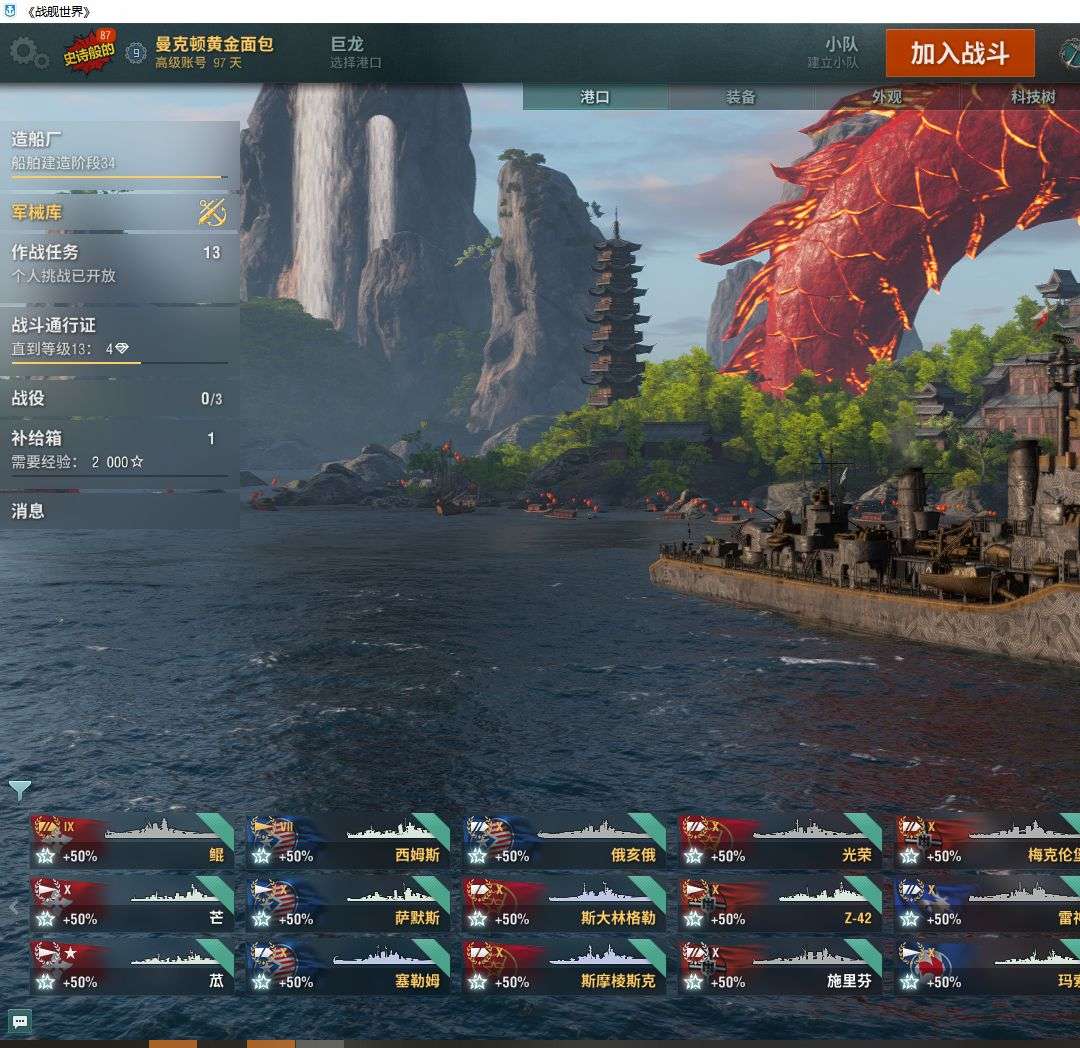
Task: View 作战任务 combat missions
Action: click(x=119, y=263)
